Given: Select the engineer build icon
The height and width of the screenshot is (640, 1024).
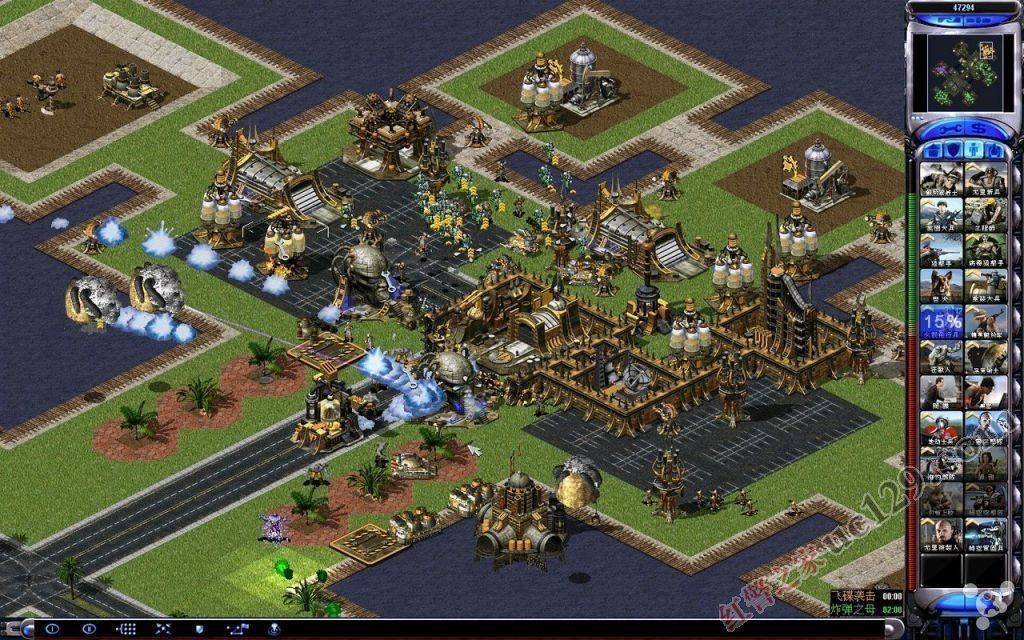Looking at the screenshot, I should point(984,213).
